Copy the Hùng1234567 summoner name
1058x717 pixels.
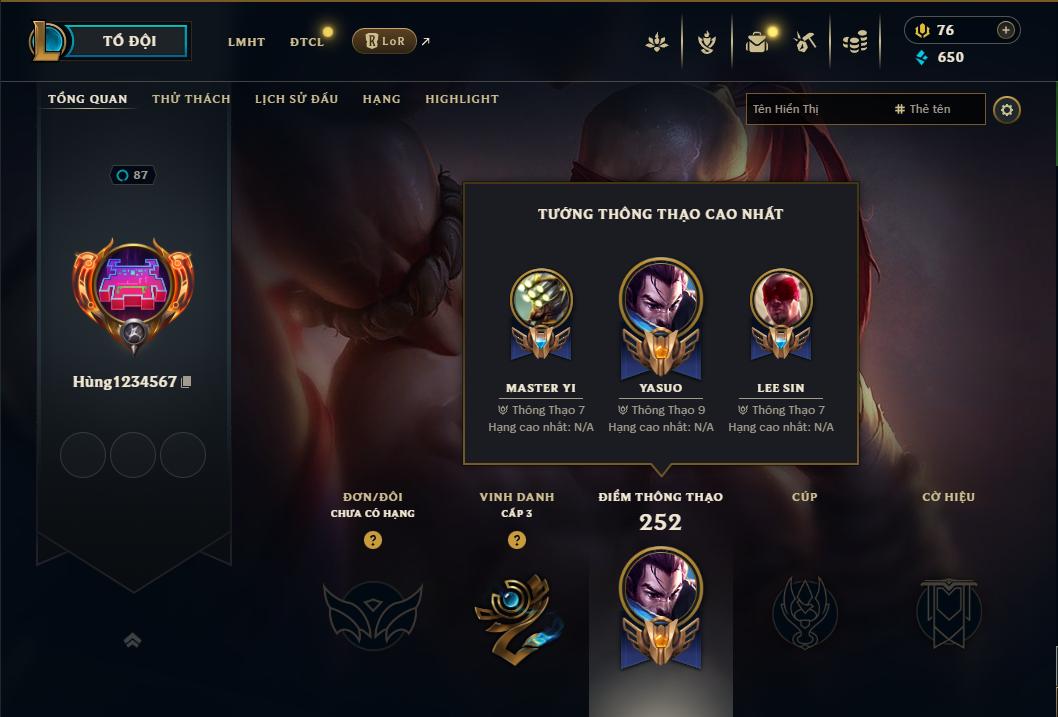point(186,382)
